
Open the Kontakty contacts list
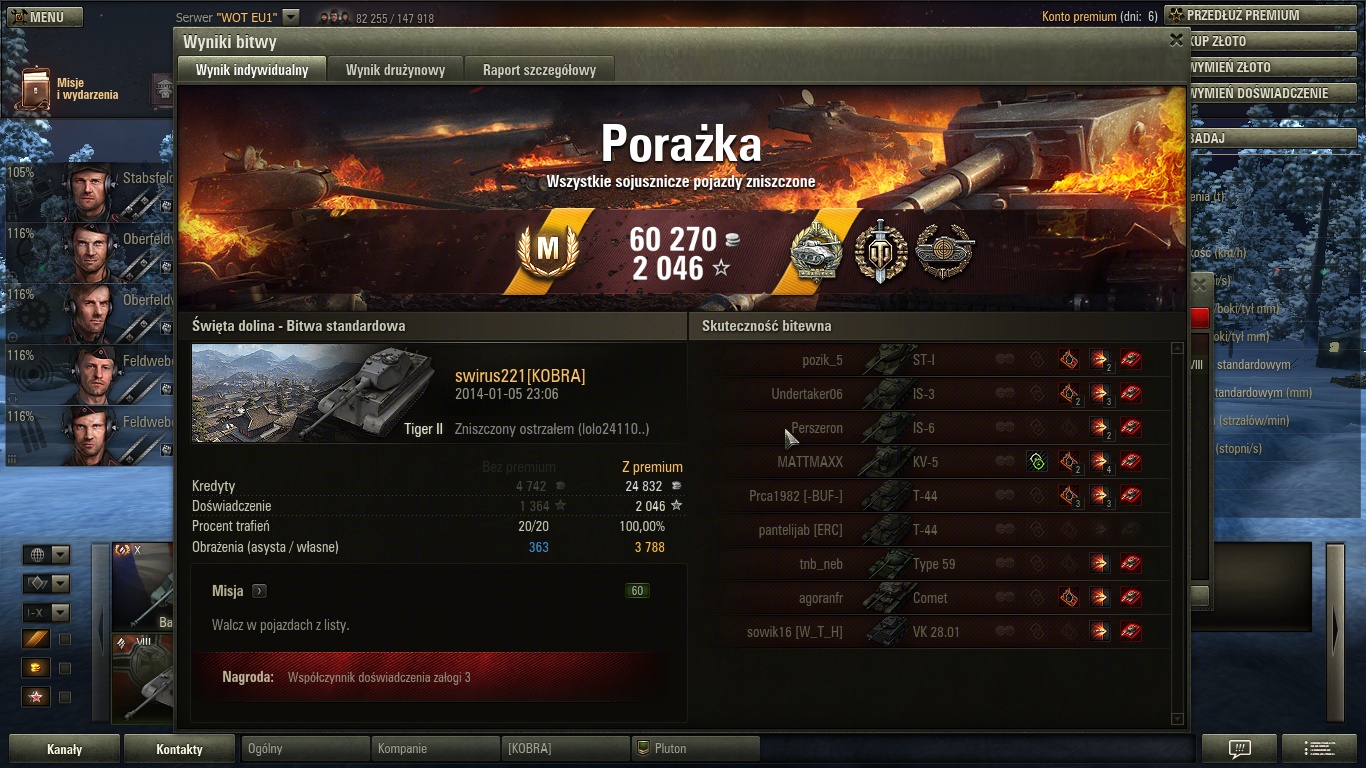(179, 749)
